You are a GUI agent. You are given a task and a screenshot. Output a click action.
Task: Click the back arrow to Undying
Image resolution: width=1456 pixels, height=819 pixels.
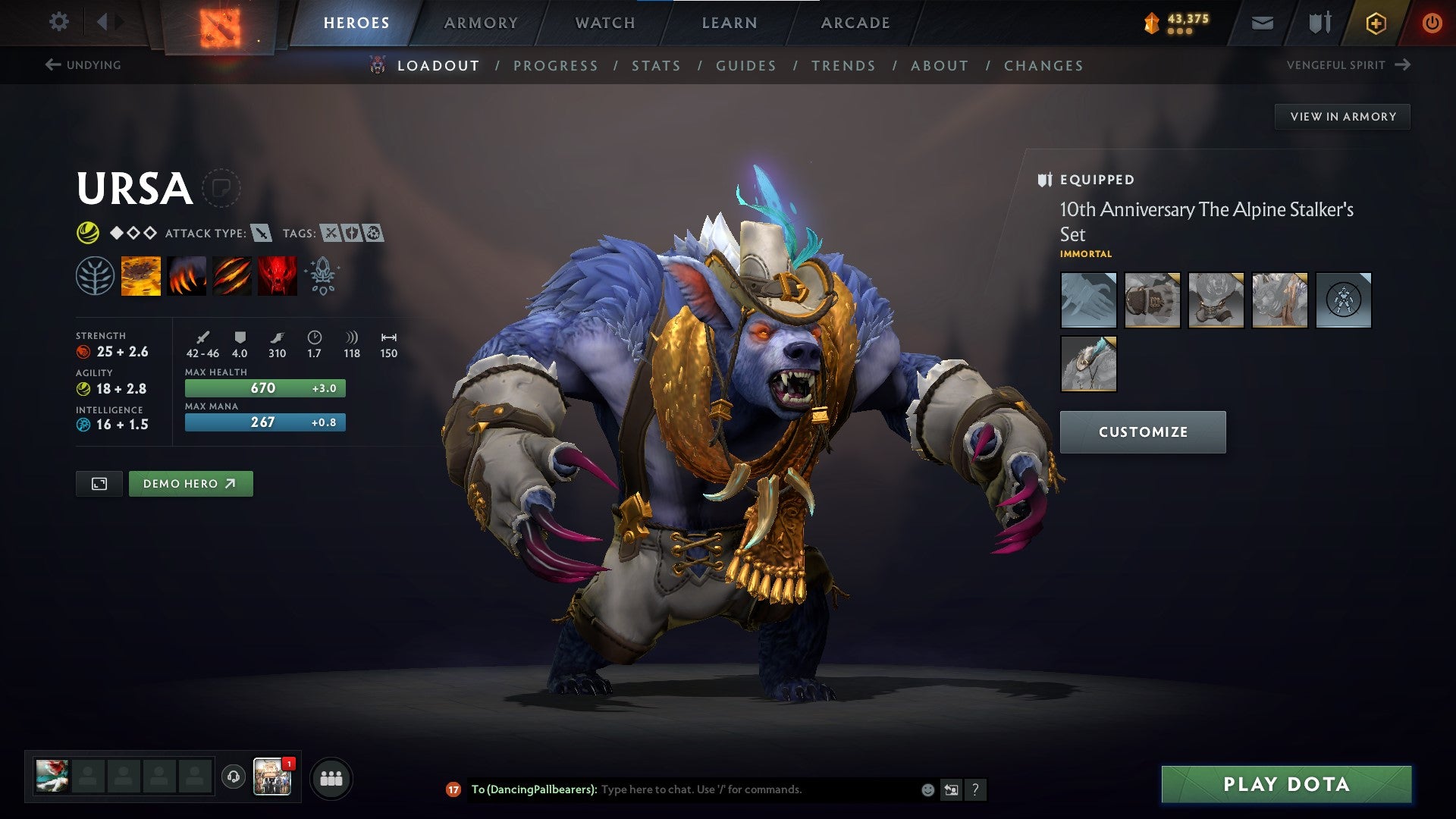pyautogui.click(x=52, y=64)
